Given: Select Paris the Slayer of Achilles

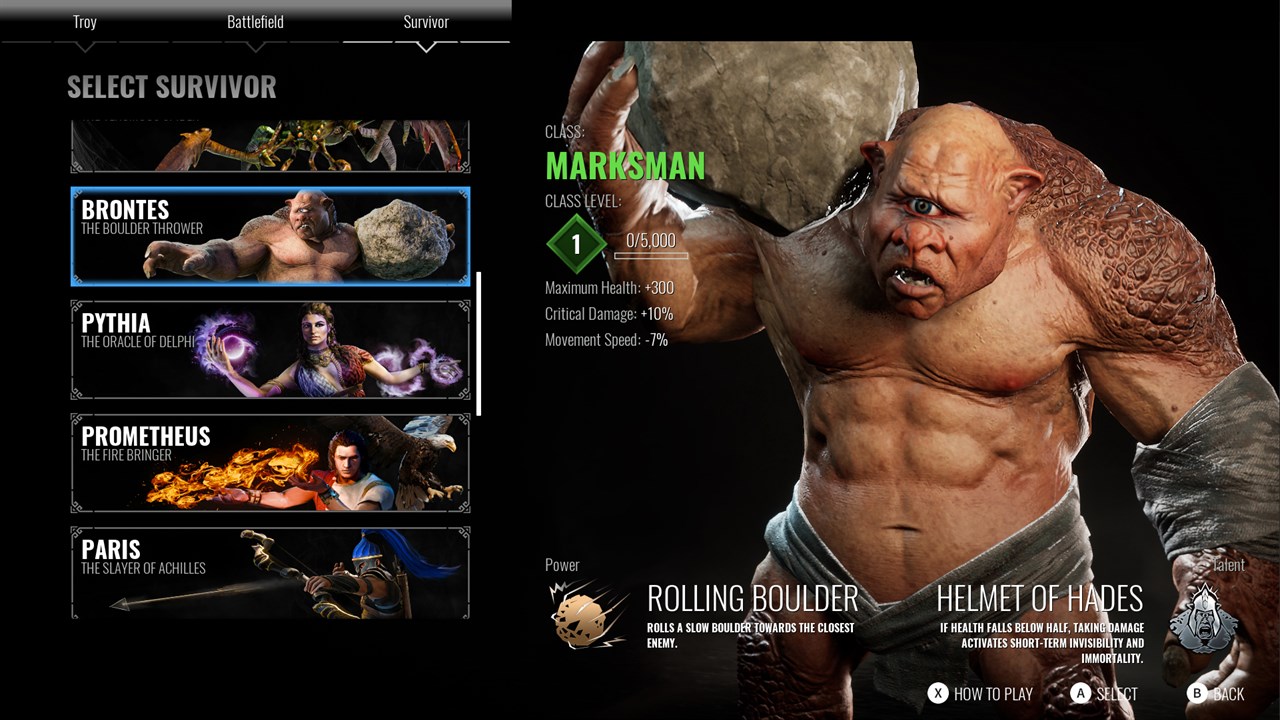Looking at the screenshot, I should click(x=270, y=573).
